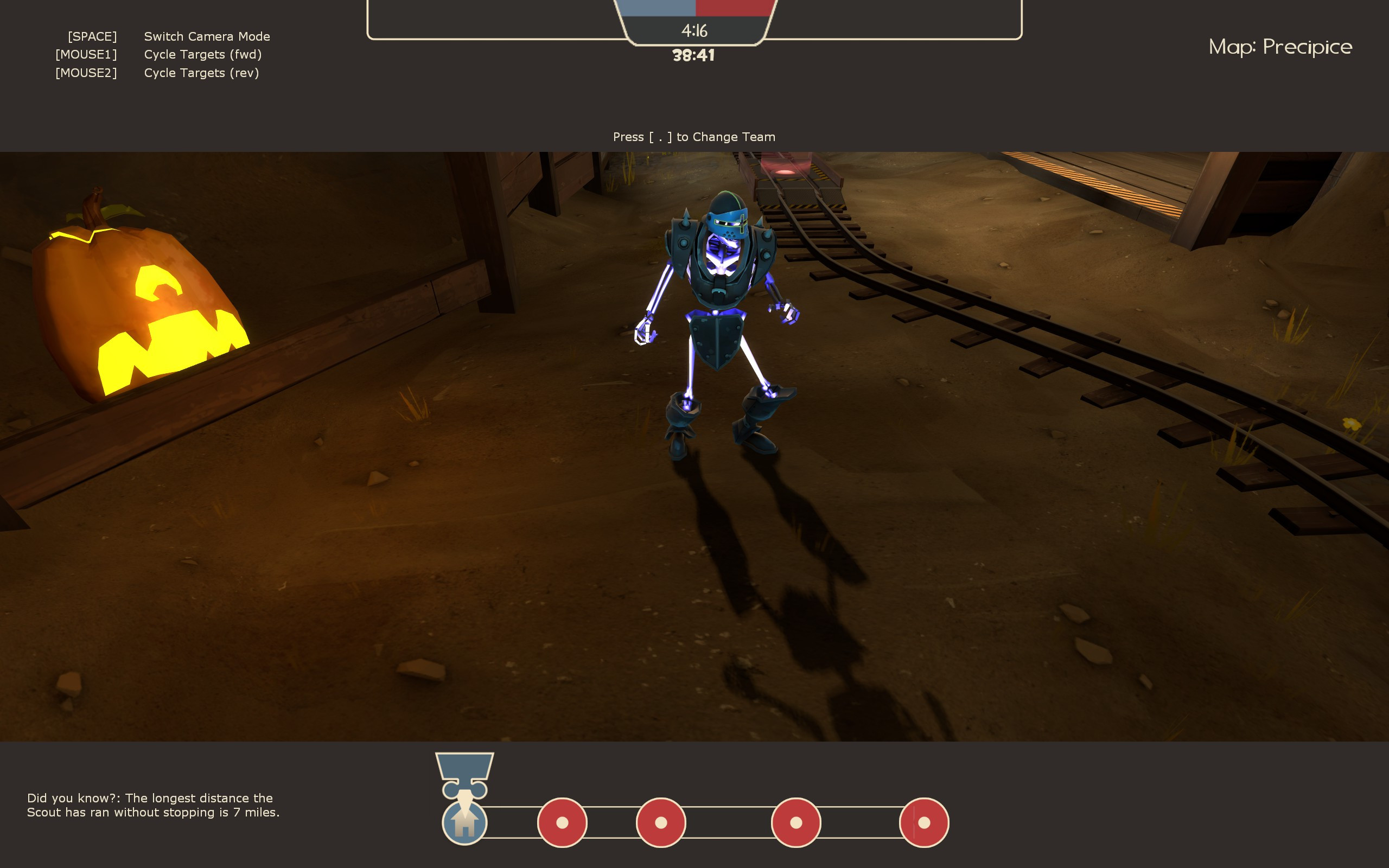
Task: Click the 38:41 match clock
Action: pos(694,55)
